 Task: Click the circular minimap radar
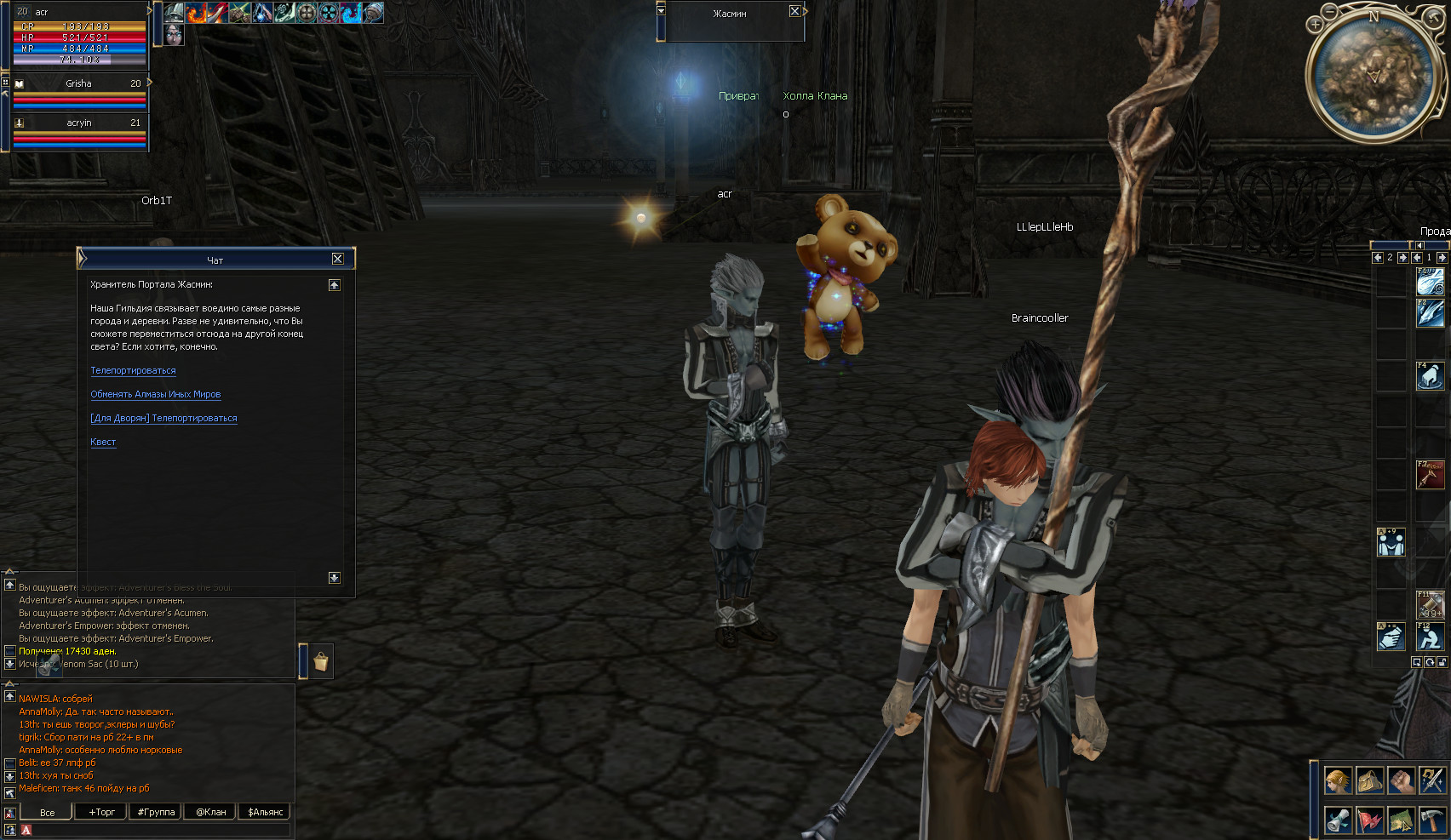[x=1372, y=75]
